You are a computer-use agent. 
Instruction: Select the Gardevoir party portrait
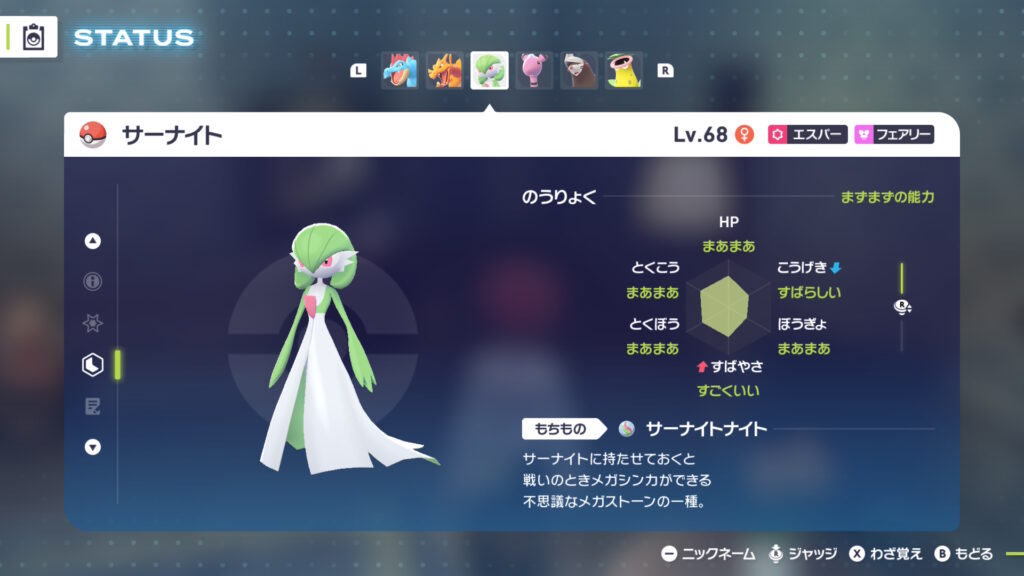click(x=489, y=71)
